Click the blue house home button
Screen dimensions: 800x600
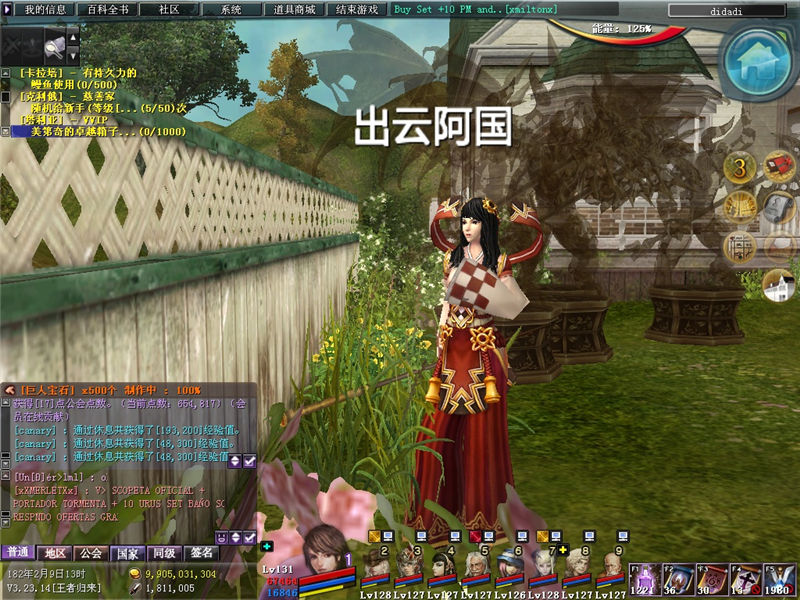pos(759,58)
